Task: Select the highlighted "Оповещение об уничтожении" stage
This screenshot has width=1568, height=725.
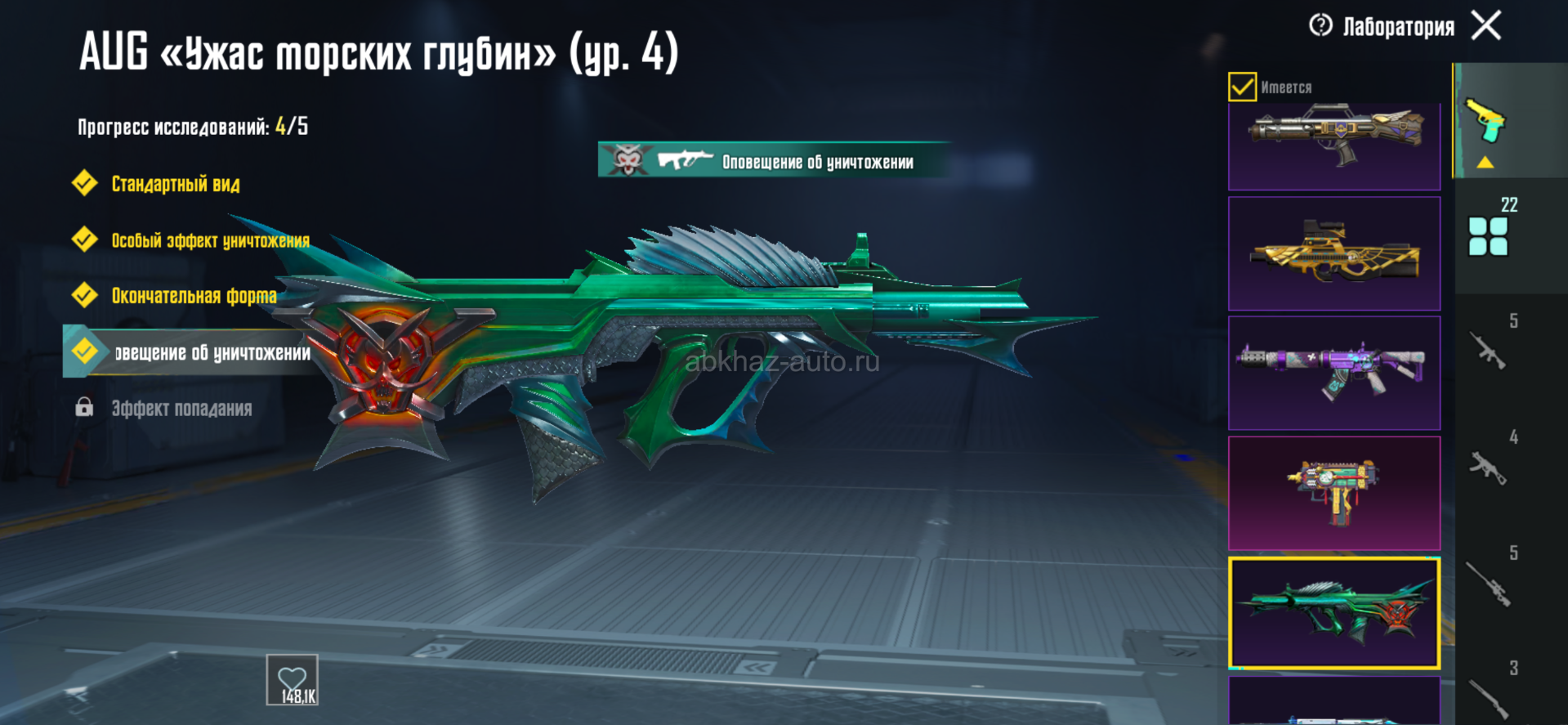Action: point(196,352)
